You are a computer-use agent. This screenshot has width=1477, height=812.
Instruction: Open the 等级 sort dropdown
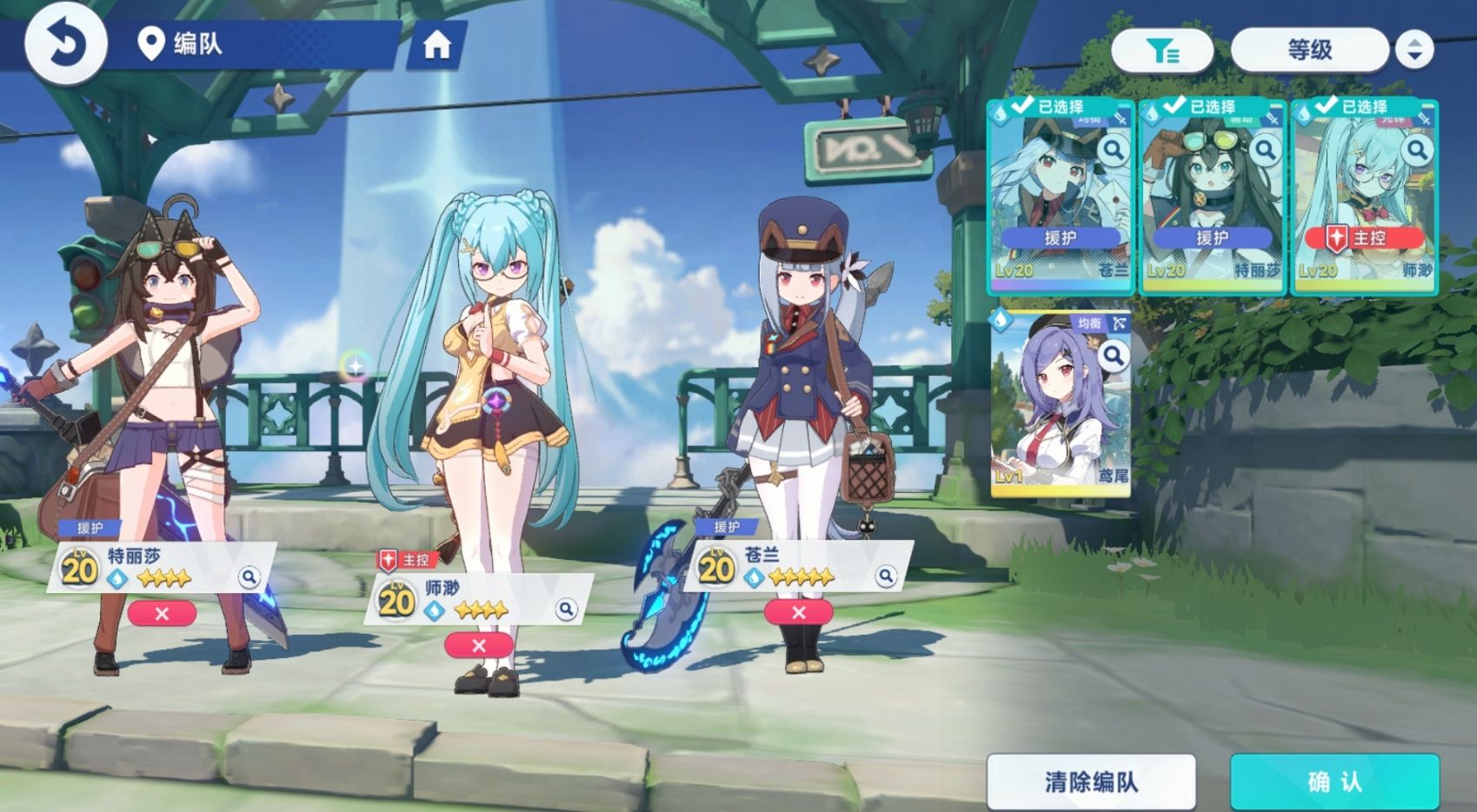coord(1309,50)
